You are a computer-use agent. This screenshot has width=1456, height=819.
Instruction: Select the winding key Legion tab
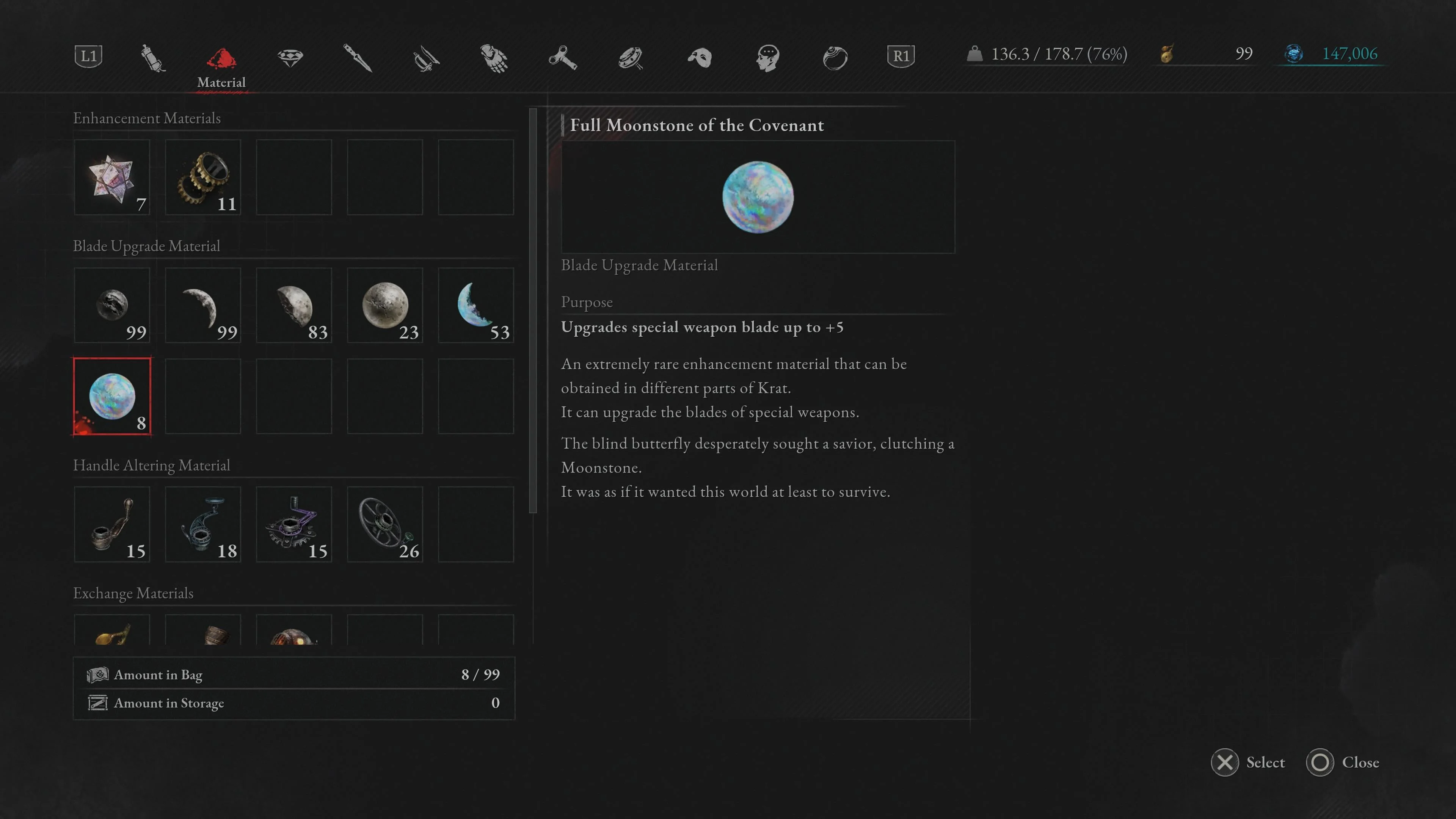tap(563, 58)
